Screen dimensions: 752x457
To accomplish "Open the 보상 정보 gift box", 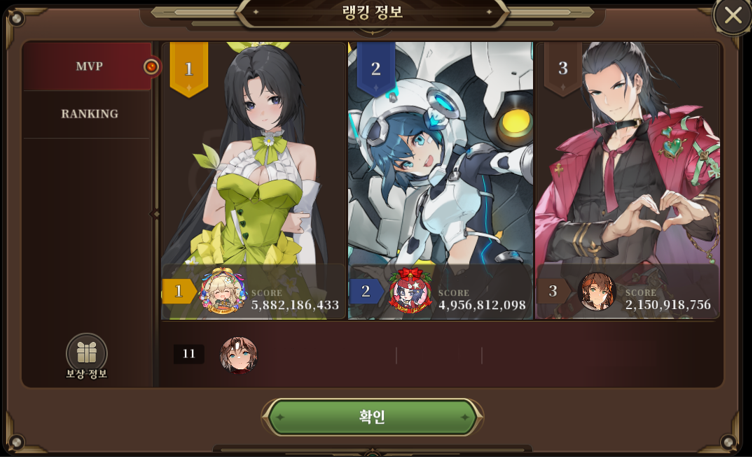I will (87, 354).
